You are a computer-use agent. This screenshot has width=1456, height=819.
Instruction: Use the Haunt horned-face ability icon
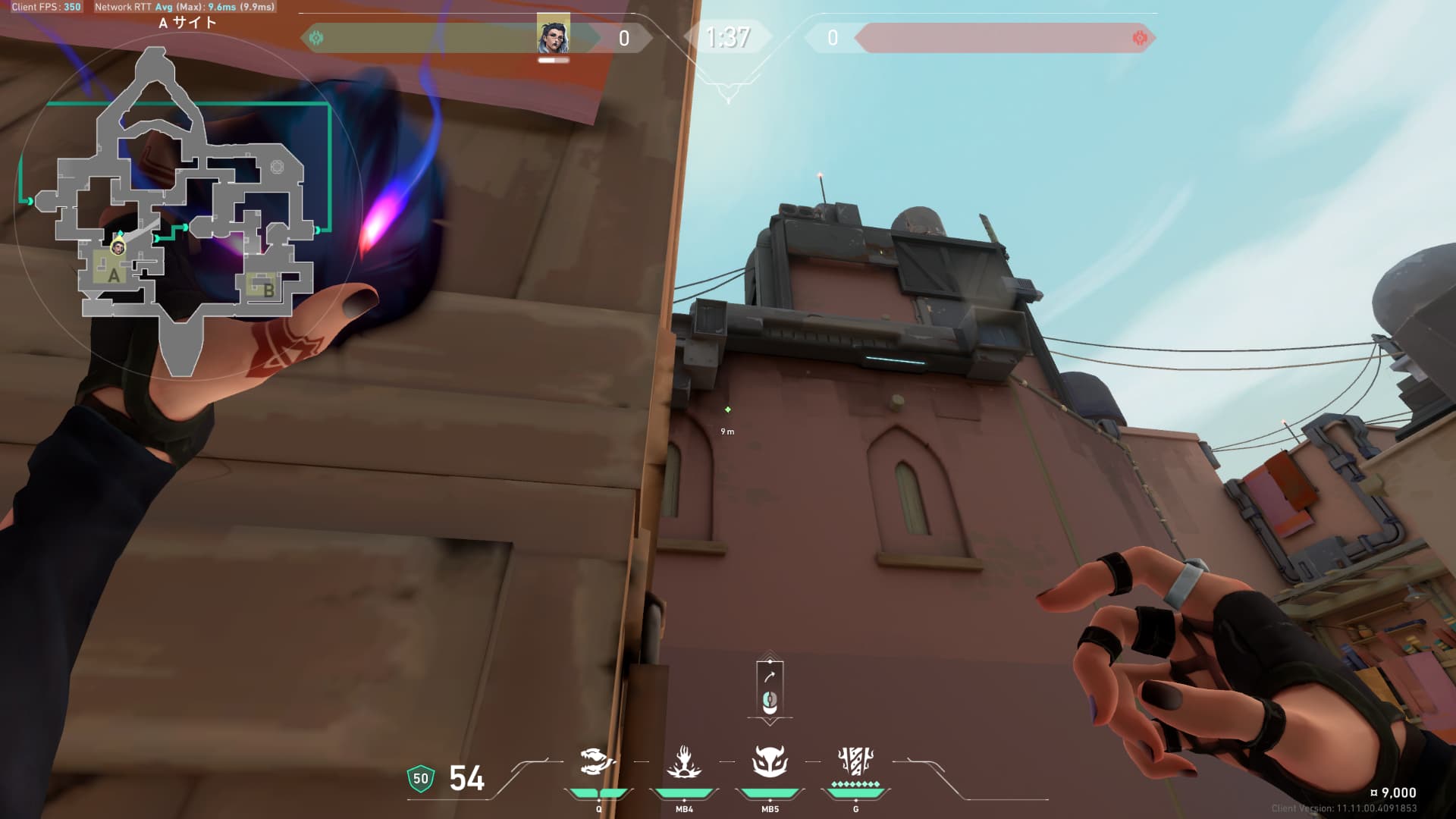pyautogui.click(x=770, y=761)
